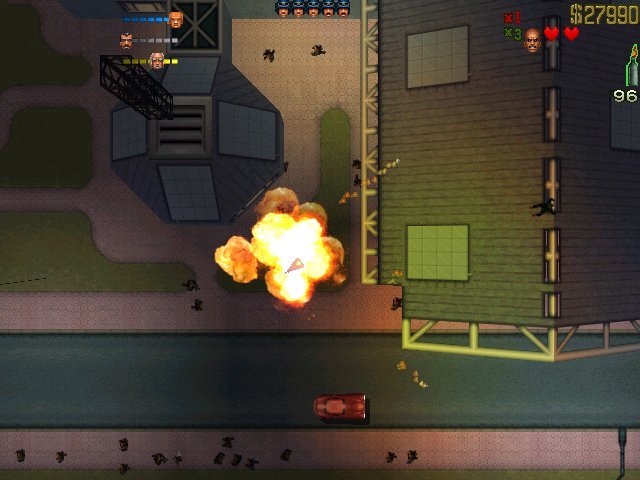Choose the mustached gang face by the grey meter
The width and height of the screenshot is (640, 480).
click(x=126, y=41)
